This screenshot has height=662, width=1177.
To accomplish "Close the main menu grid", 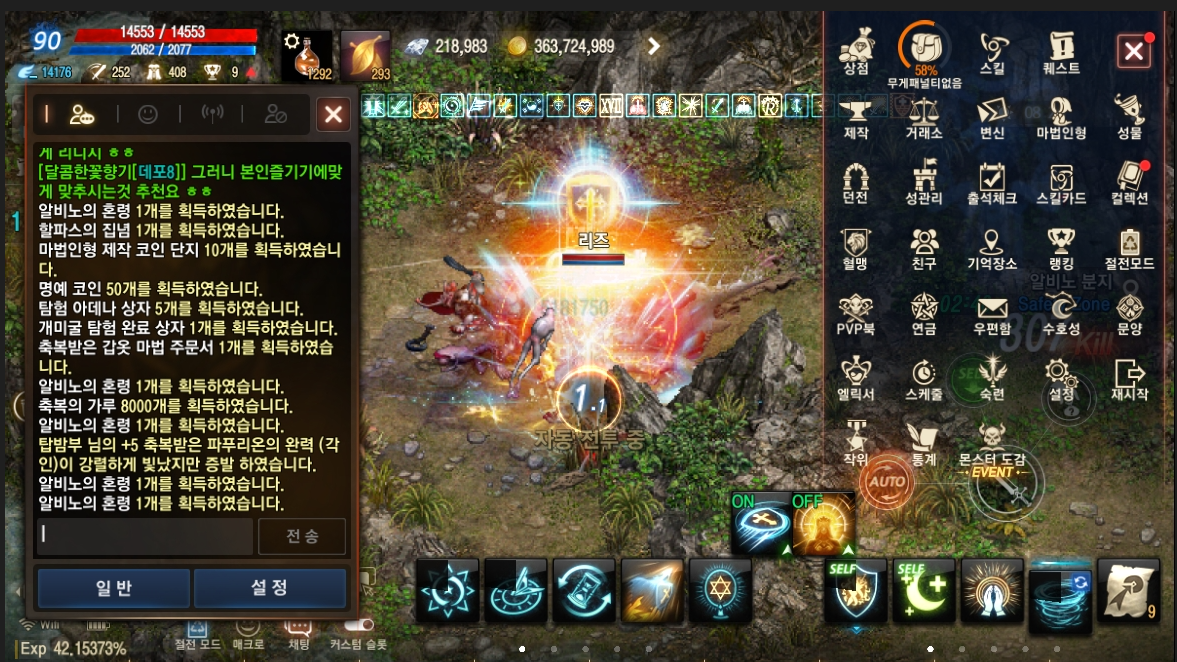I will point(1133,51).
